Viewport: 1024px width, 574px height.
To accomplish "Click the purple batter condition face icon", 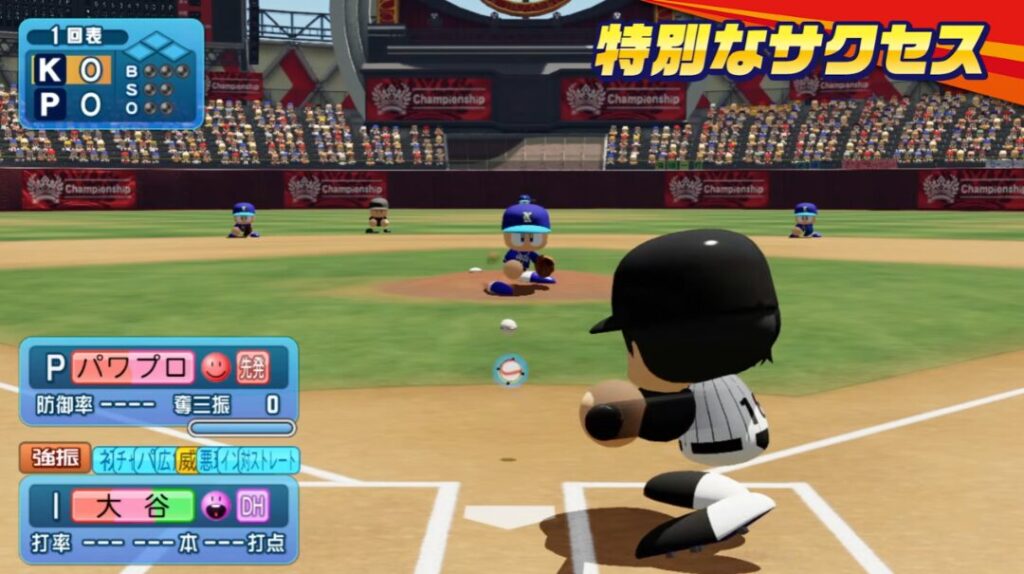I will coord(216,505).
